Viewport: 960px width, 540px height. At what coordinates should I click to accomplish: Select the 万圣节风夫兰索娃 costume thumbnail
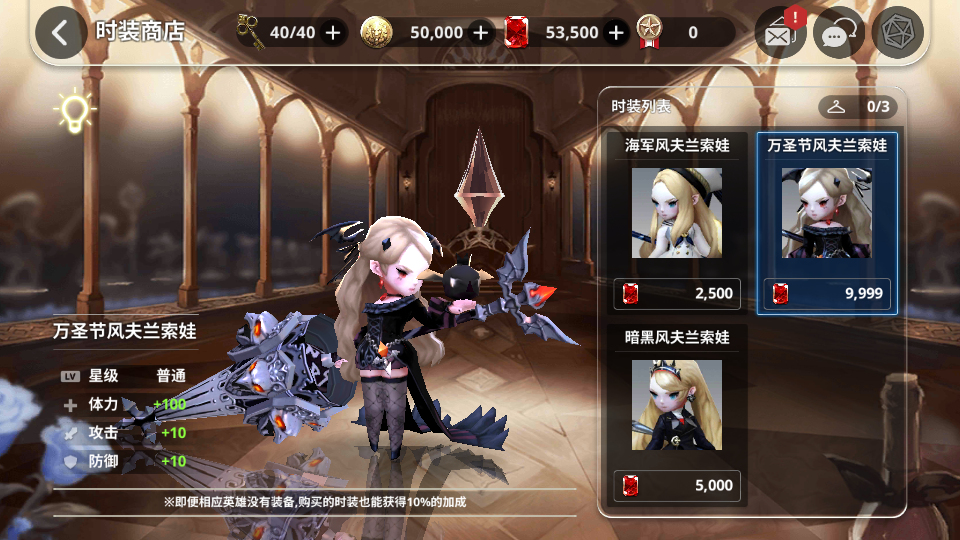[x=826, y=213]
